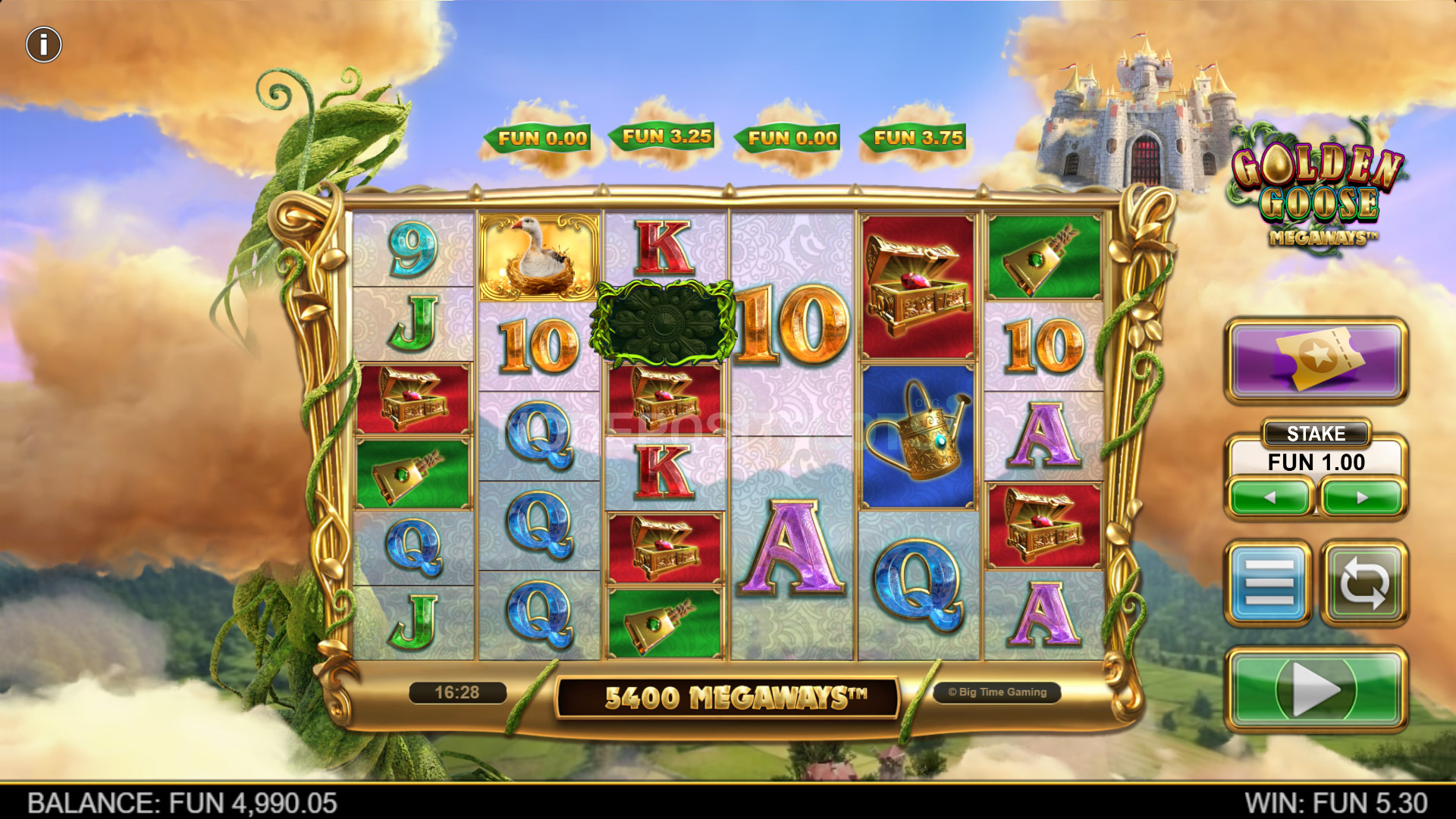This screenshot has width=1456, height=819.
Task: Open the game info panel
Action: pyautogui.click(x=44, y=45)
